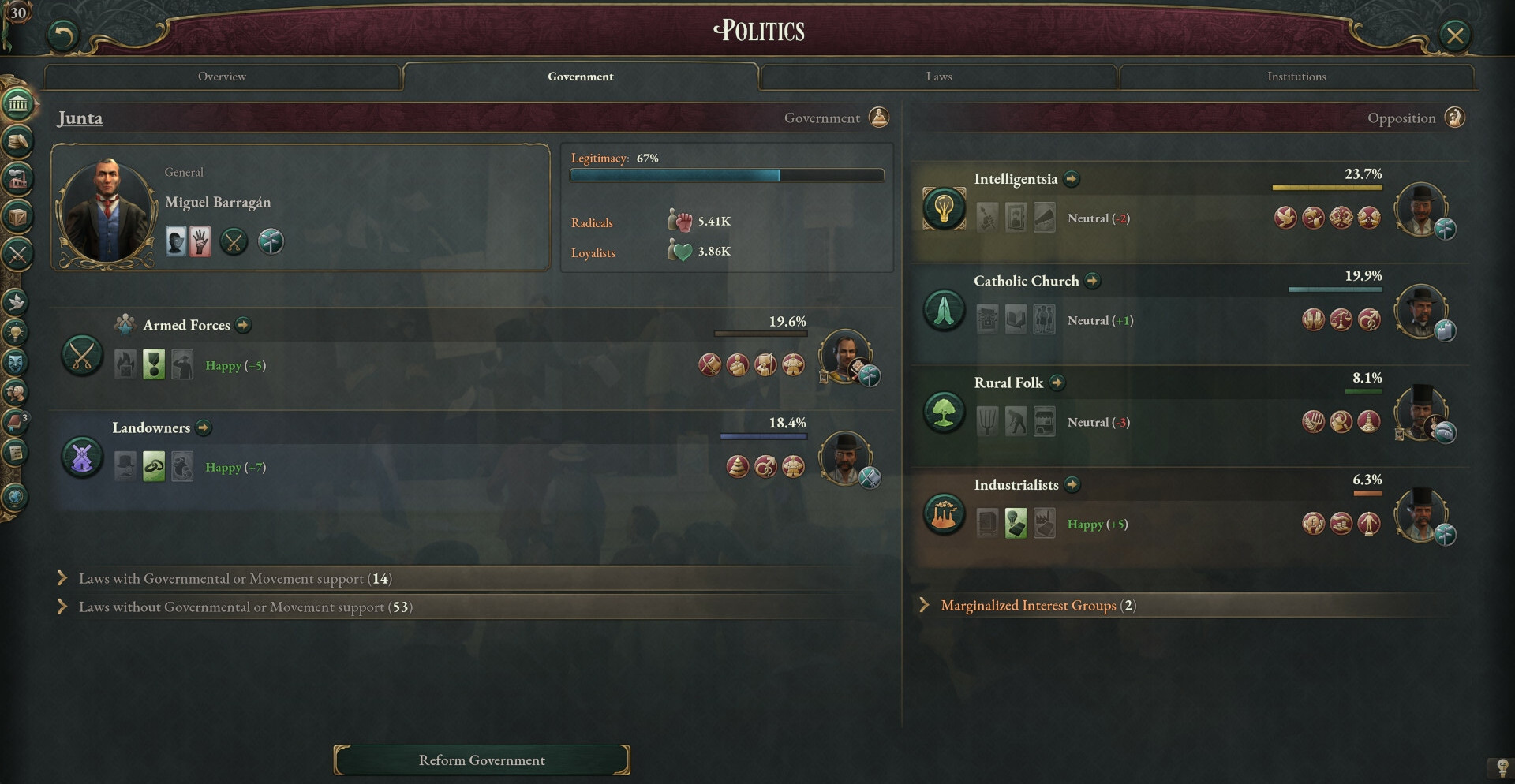Go to Catholic Church interest group details

click(1092, 281)
